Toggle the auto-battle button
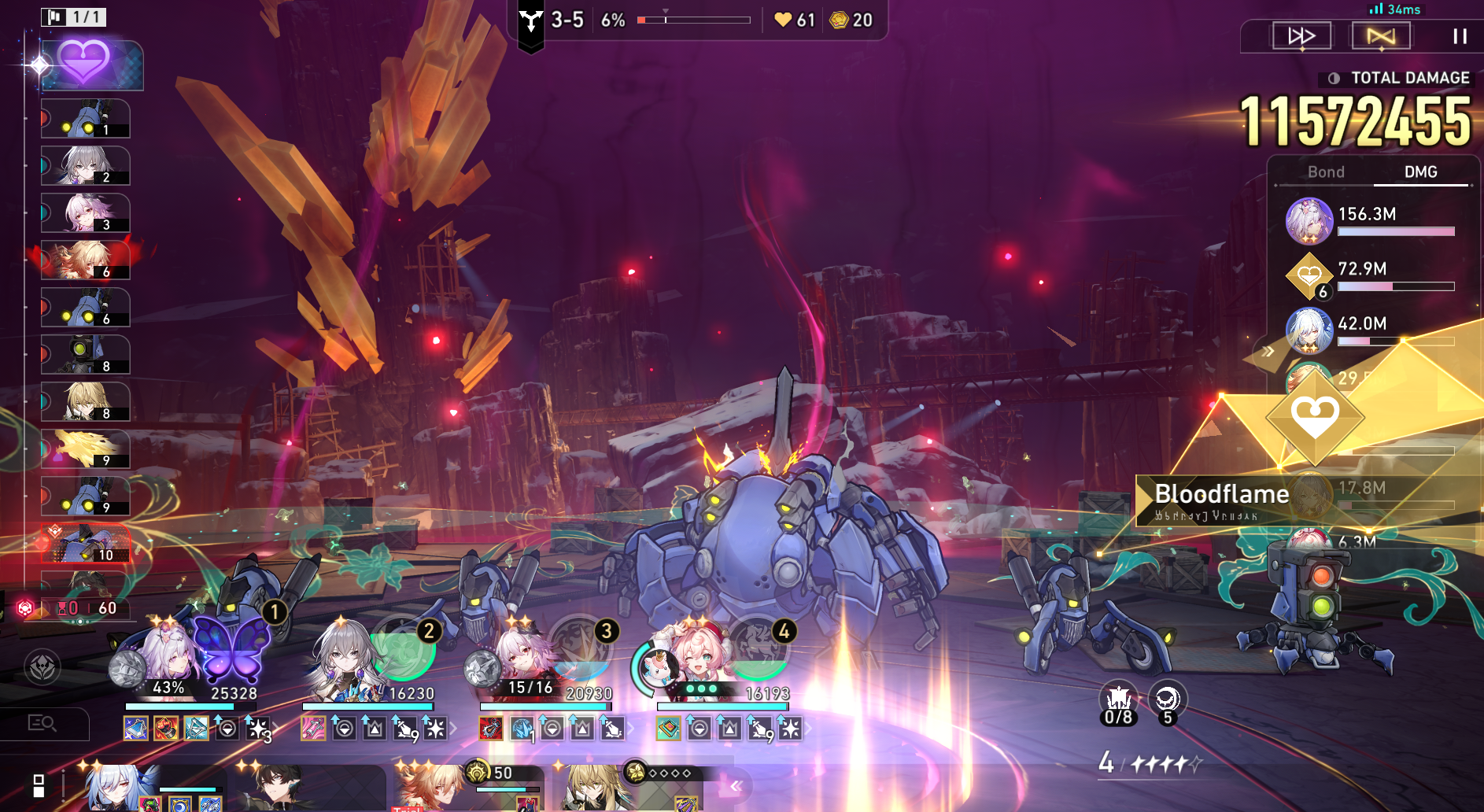The image size is (1484, 812). (x=1381, y=36)
